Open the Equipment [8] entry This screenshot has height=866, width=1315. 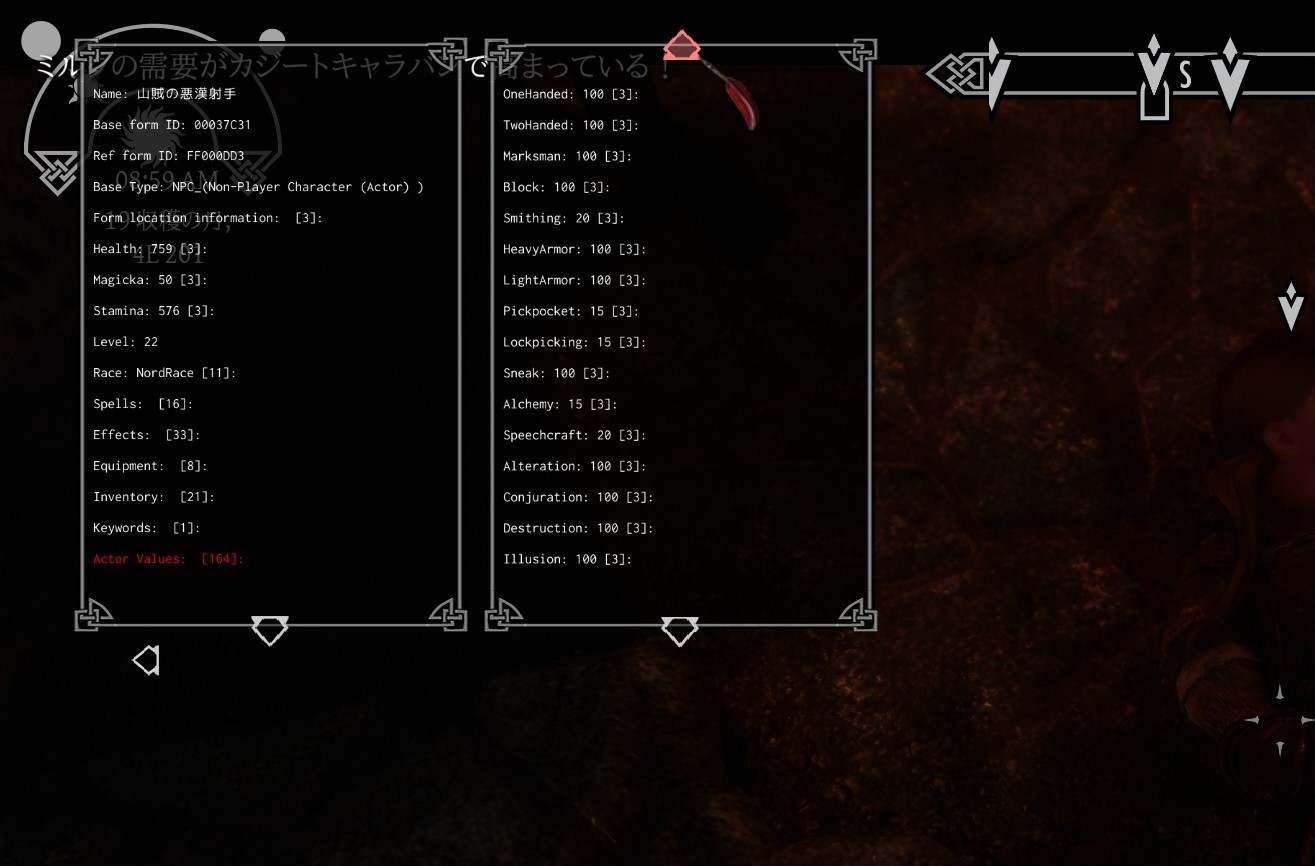click(149, 465)
